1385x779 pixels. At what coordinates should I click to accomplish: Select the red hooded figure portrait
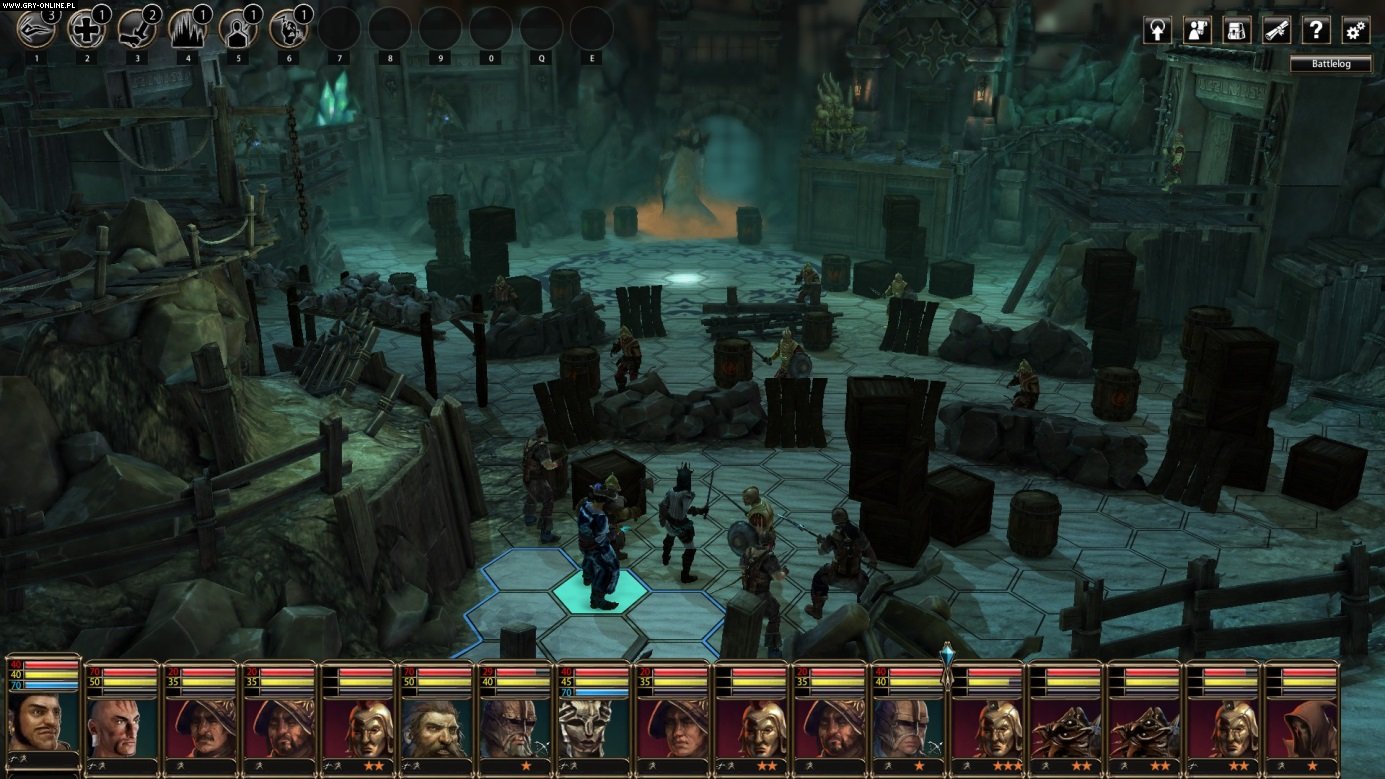coord(1302,727)
